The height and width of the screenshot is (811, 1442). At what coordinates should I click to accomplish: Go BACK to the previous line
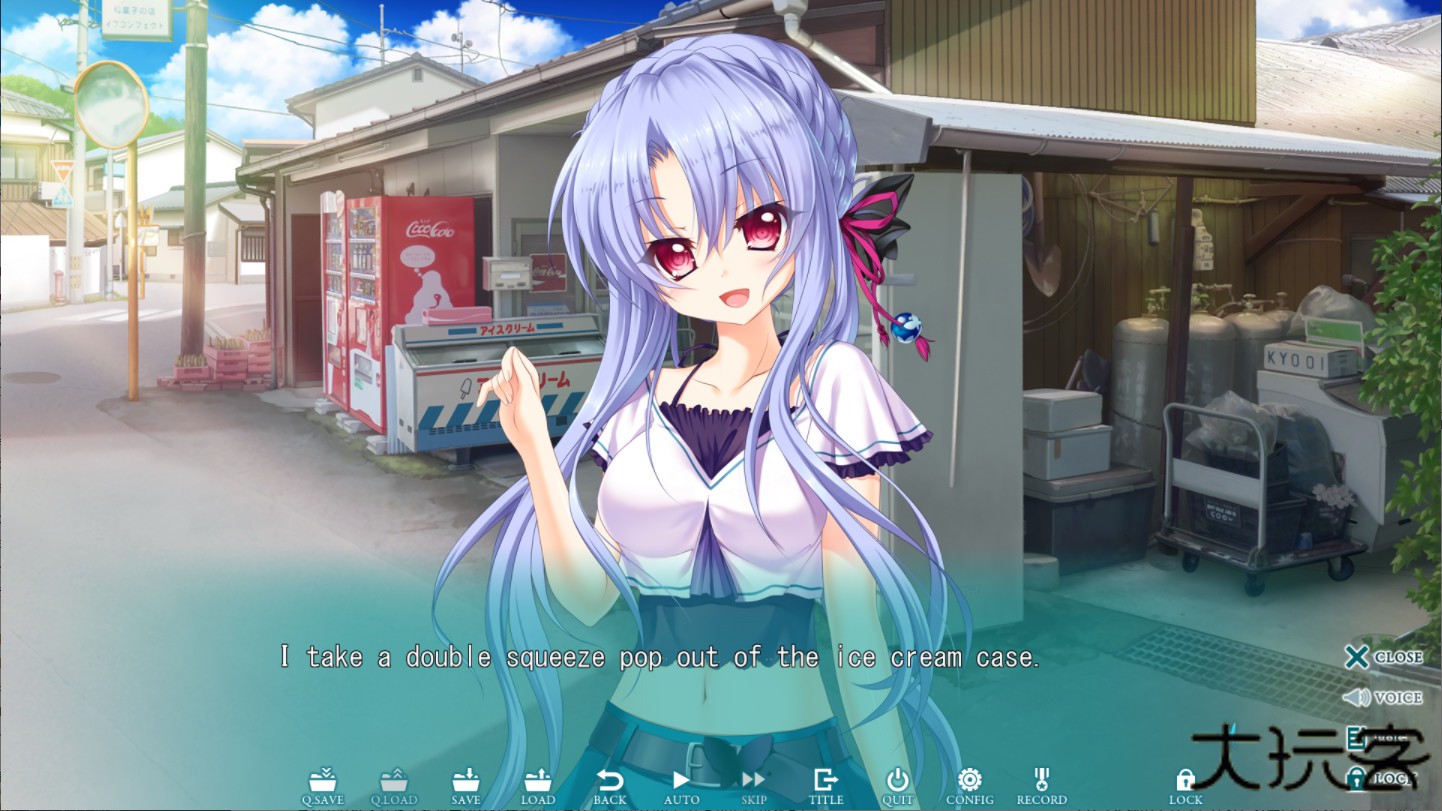pyautogui.click(x=609, y=786)
